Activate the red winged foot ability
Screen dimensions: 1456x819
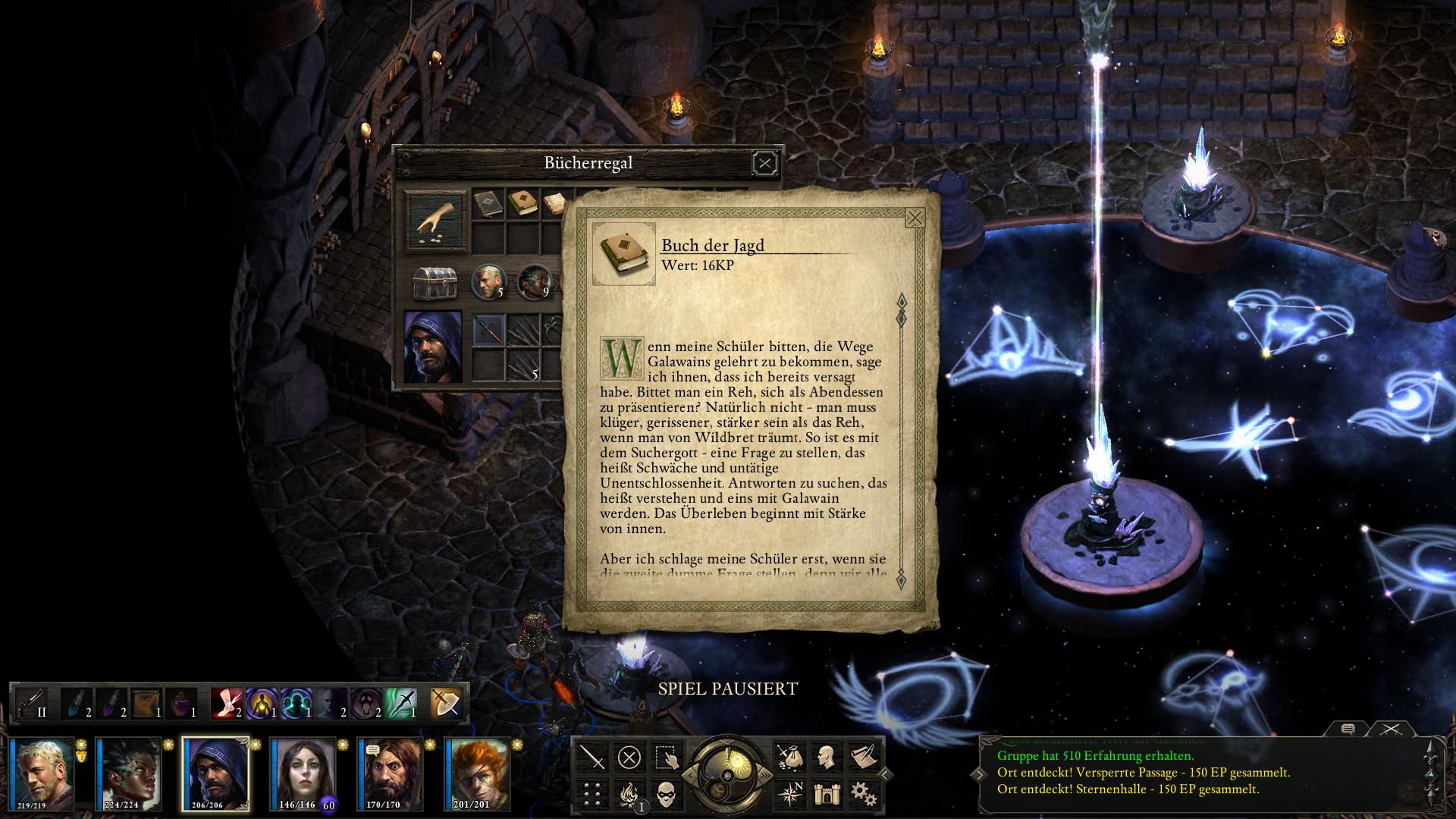225,702
